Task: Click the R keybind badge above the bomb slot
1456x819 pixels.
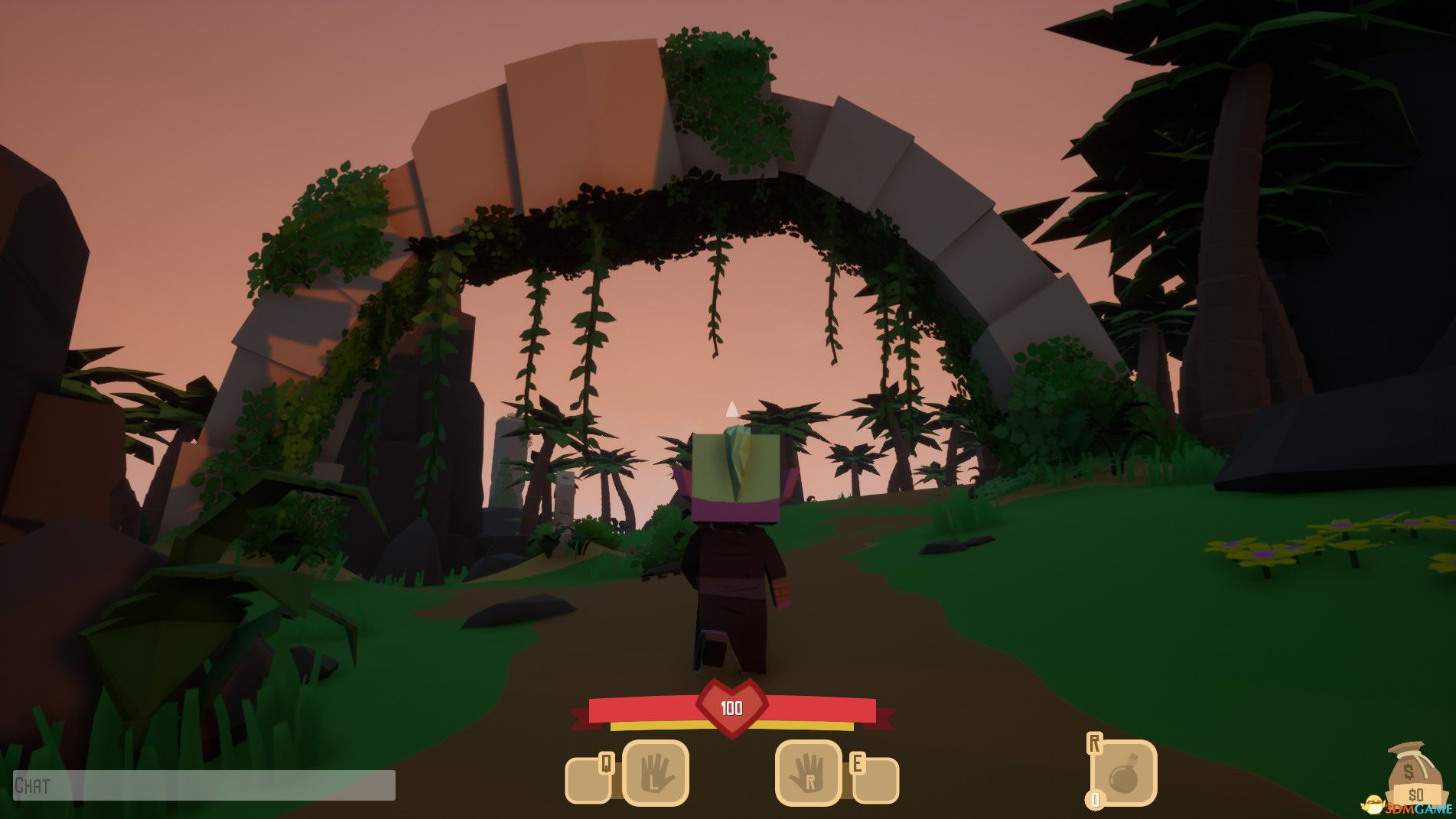Action: point(1096,743)
